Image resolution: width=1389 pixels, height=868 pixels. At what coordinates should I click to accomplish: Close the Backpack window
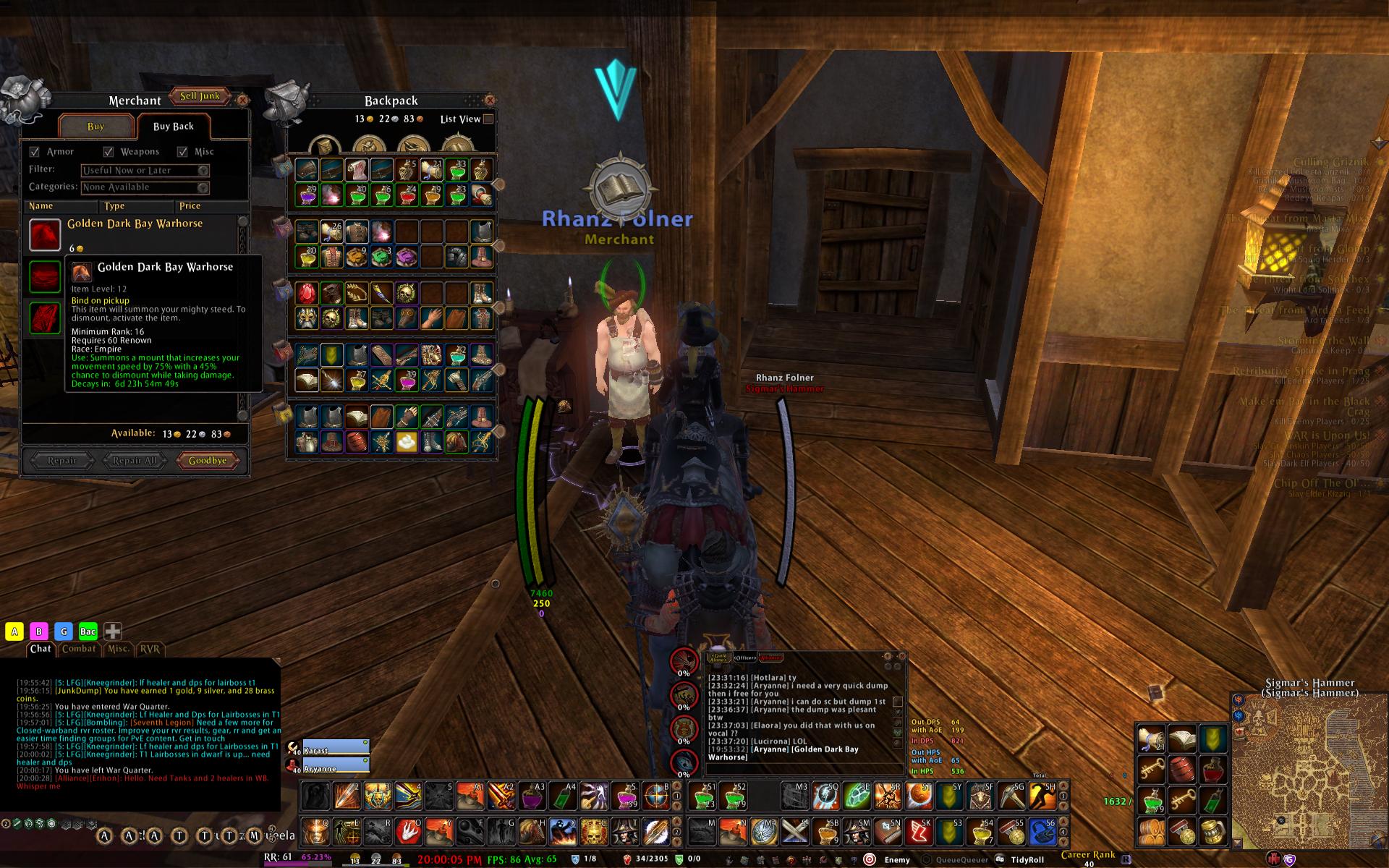click(490, 100)
